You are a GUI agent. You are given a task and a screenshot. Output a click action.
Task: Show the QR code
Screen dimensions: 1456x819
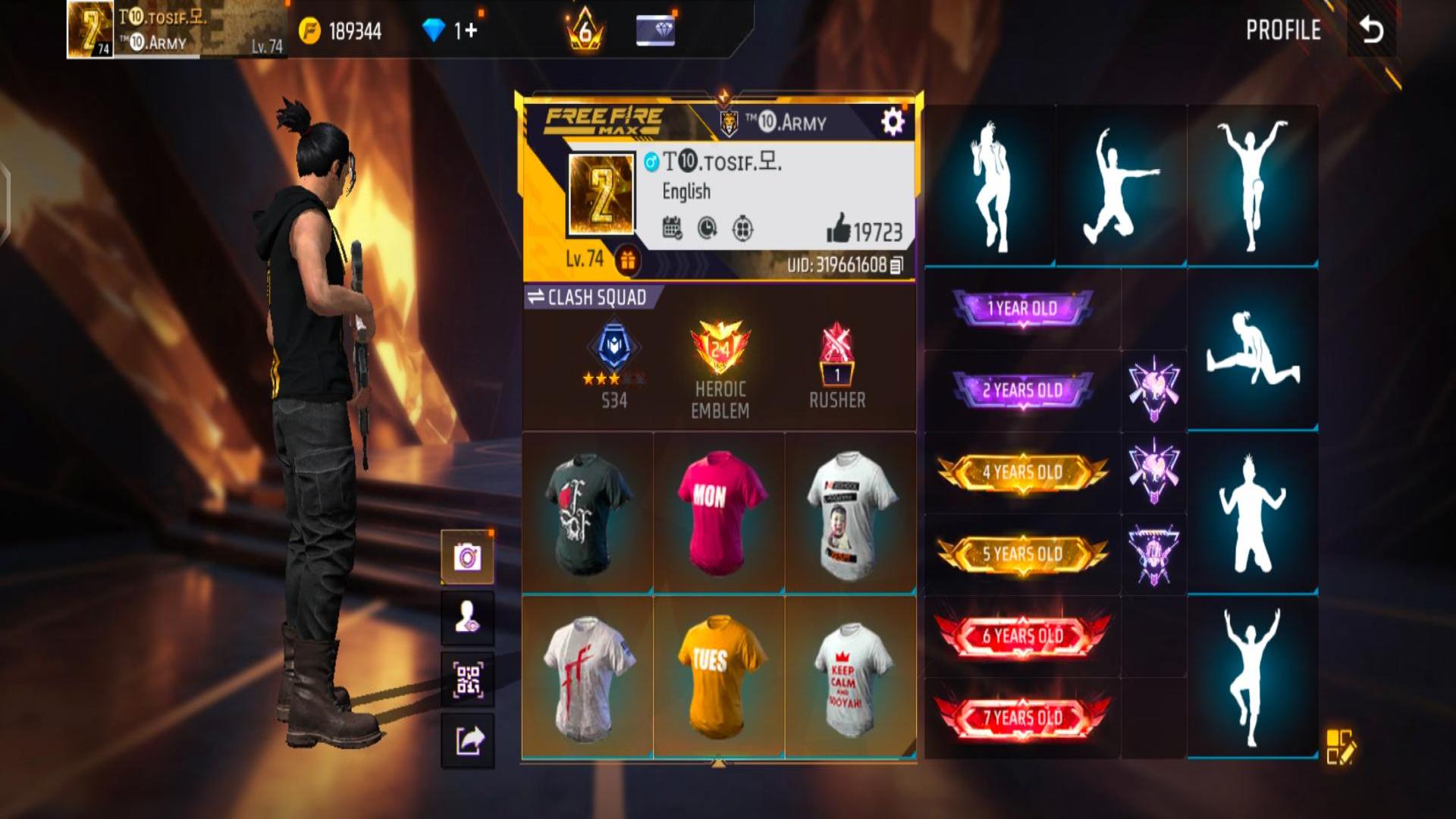pyautogui.click(x=468, y=679)
